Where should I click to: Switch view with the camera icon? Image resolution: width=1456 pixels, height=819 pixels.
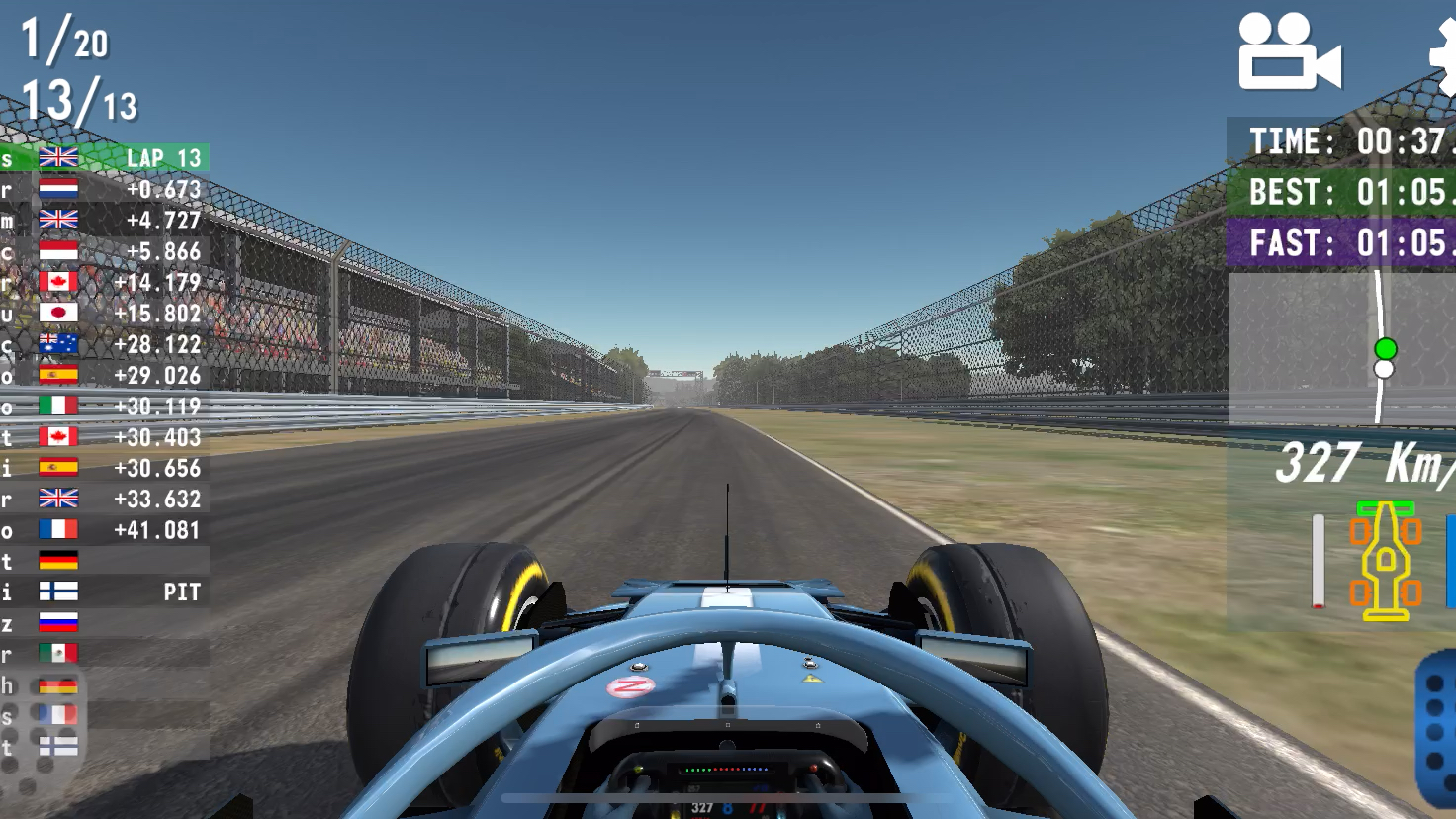(1289, 52)
